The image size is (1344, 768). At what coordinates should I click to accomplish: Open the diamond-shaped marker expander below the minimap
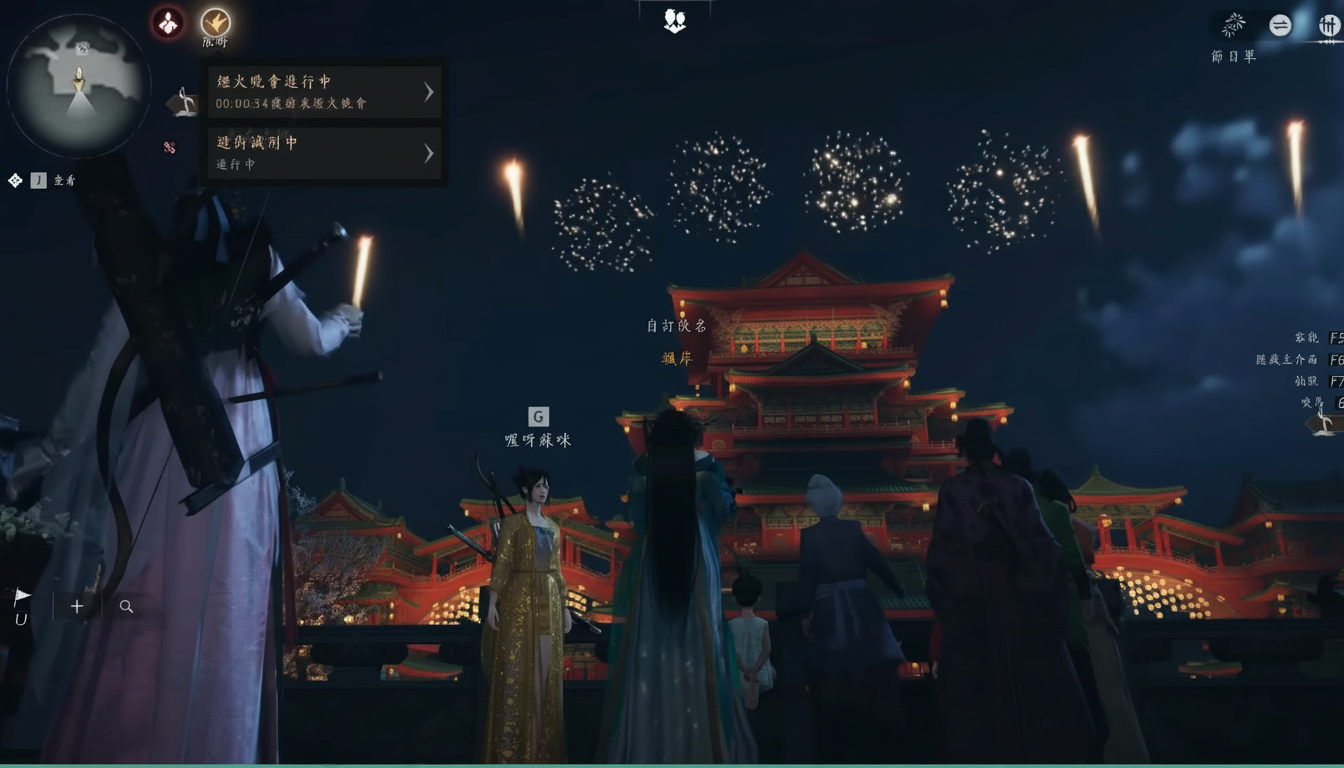[14, 179]
